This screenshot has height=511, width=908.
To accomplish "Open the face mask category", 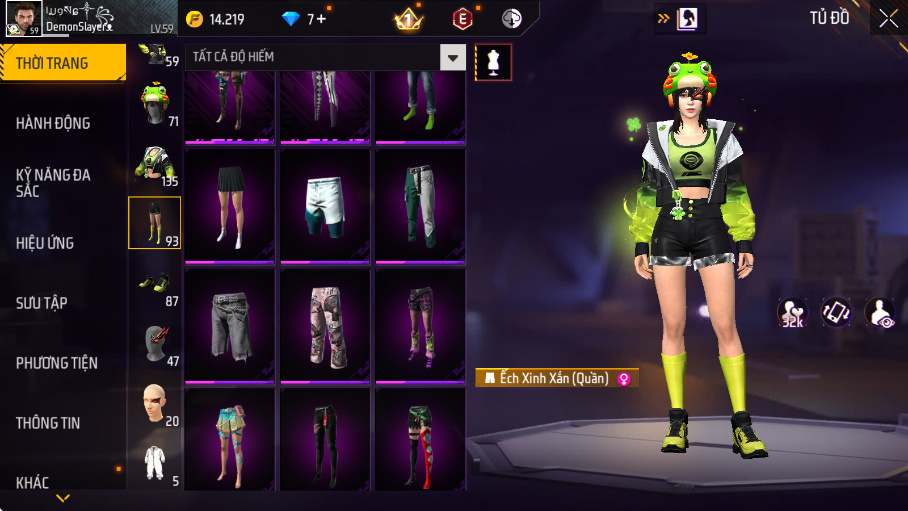I will 154,345.
